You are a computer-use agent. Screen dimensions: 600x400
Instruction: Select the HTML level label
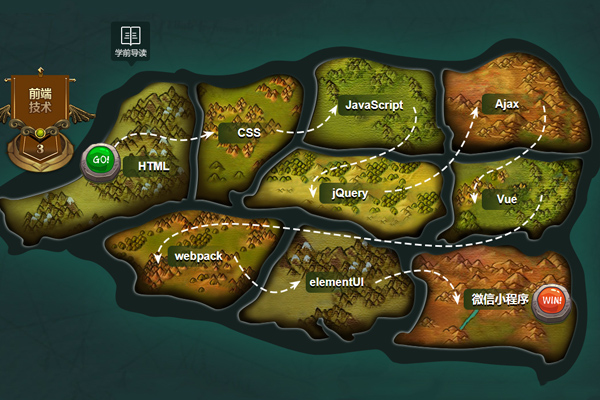(x=154, y=167)
